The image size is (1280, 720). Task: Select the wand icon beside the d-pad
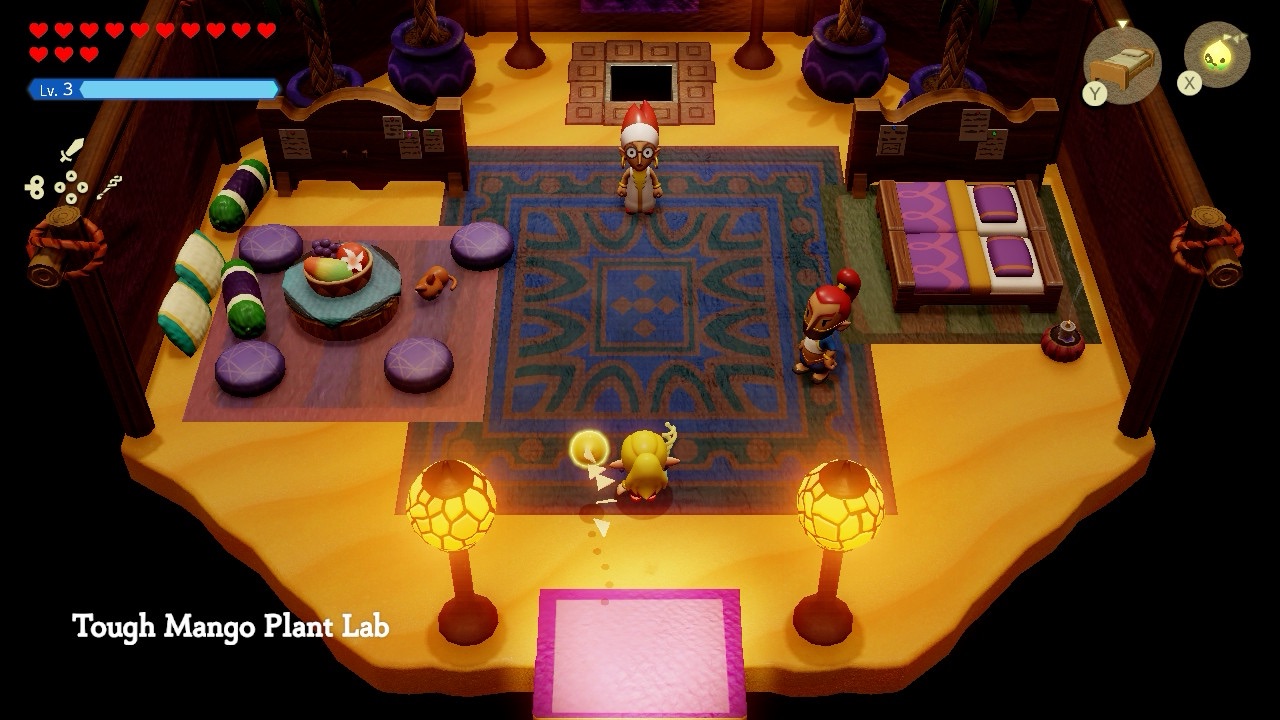pyautogui.click(x=110, y=186)
